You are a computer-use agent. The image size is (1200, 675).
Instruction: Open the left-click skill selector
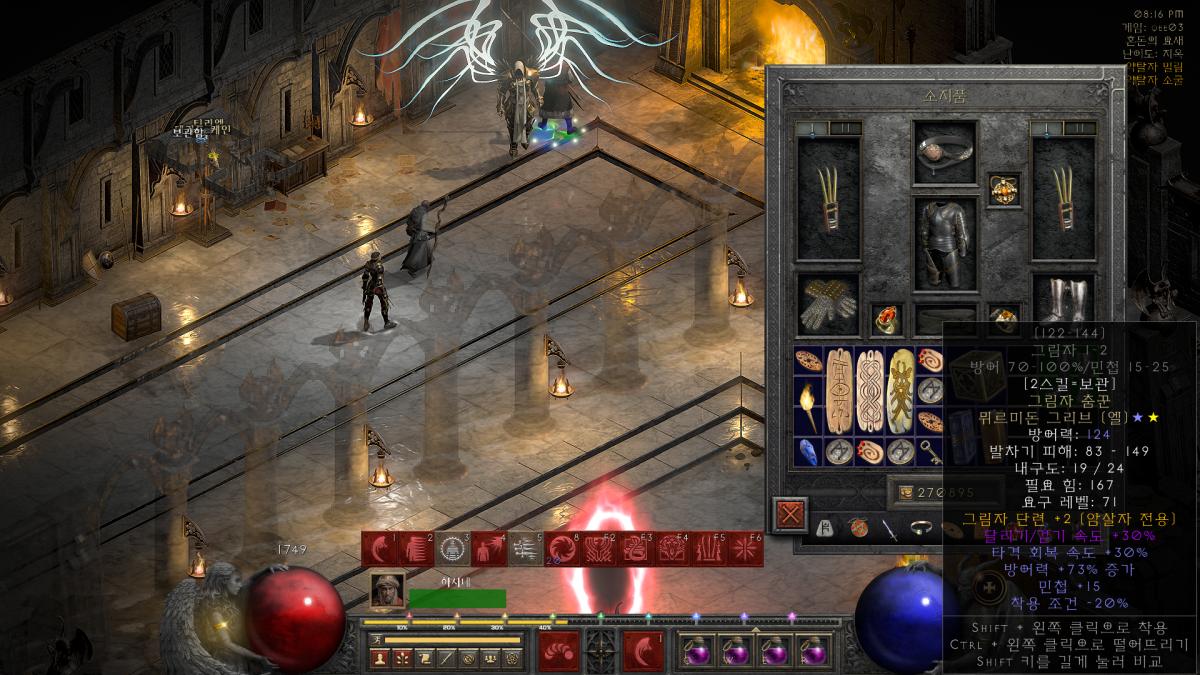[558, 652]
